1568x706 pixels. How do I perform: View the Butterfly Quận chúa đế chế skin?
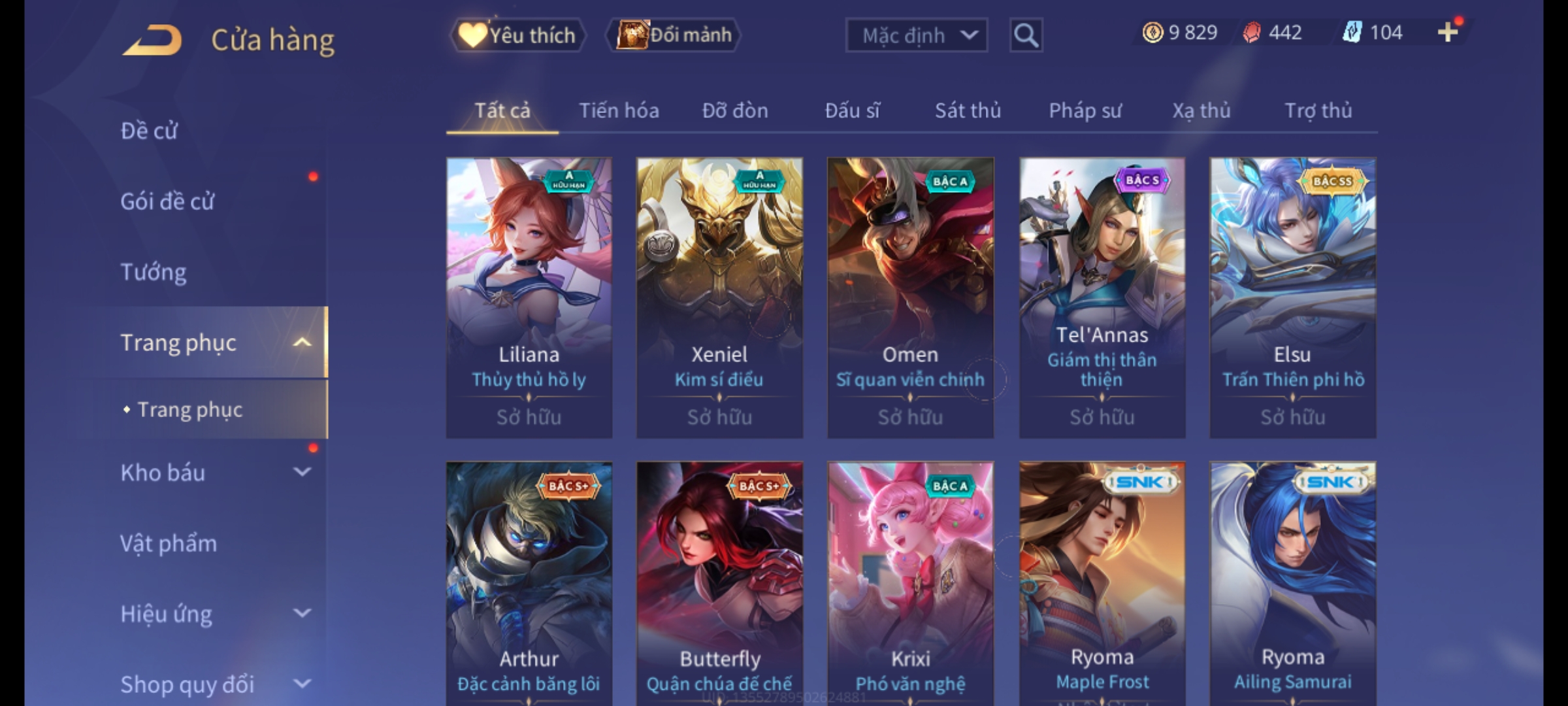click(x=719, y=582)
